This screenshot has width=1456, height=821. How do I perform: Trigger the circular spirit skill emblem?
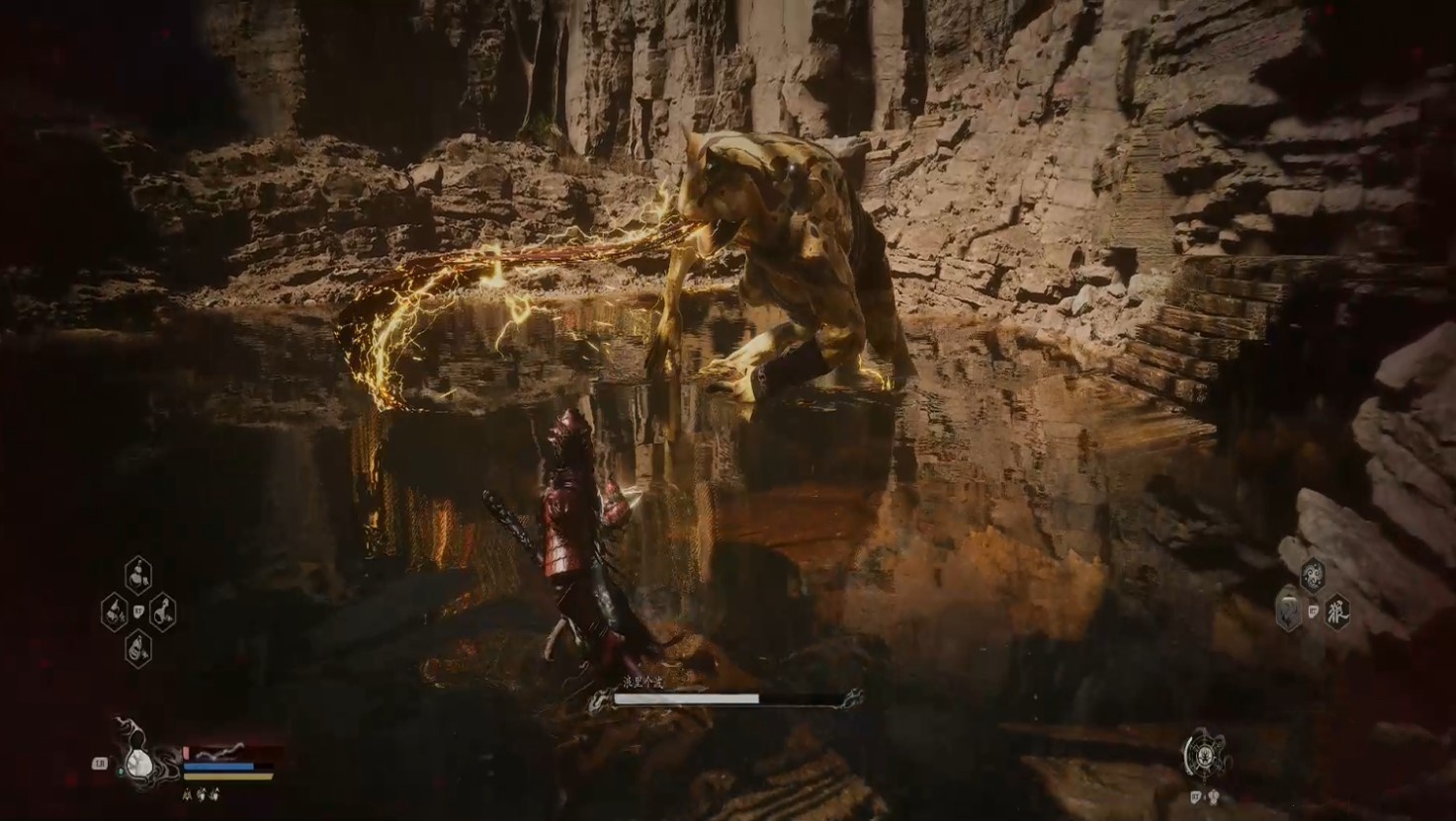click(x=1206, y=756)
